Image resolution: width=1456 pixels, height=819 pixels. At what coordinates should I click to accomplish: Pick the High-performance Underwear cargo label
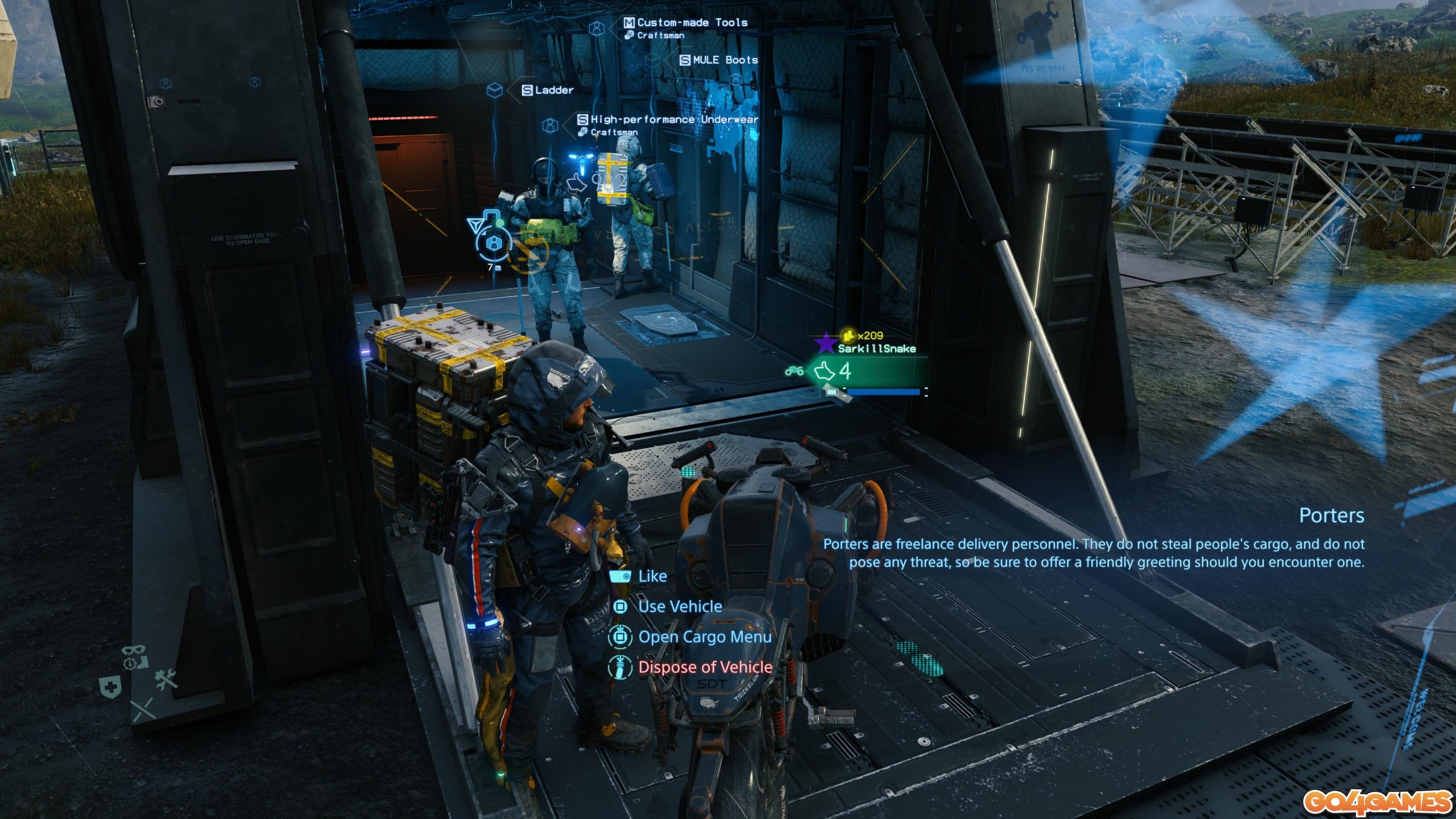[x=673, y=119]
